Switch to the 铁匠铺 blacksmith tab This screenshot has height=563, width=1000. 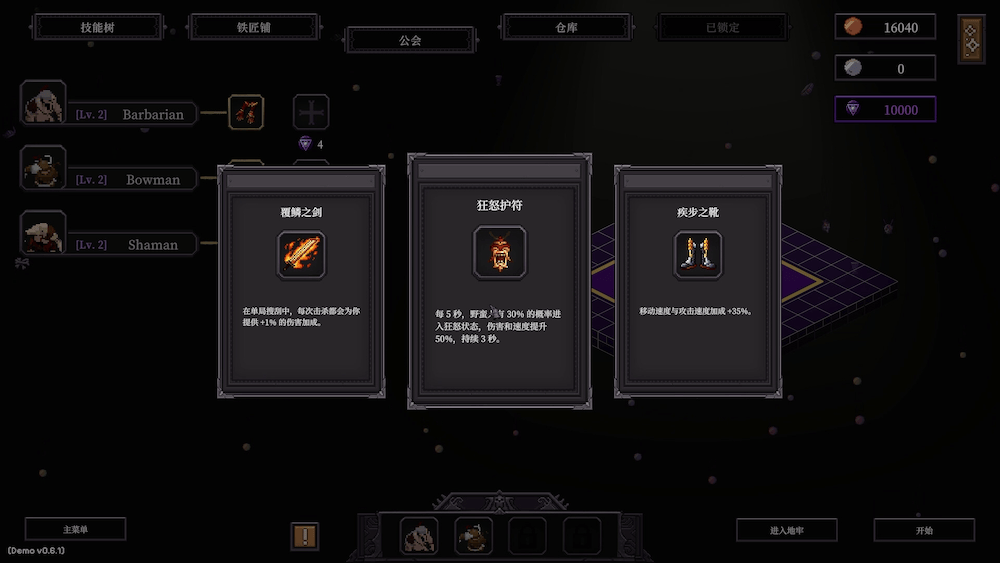pyautogui.click(x=253, y=27)
